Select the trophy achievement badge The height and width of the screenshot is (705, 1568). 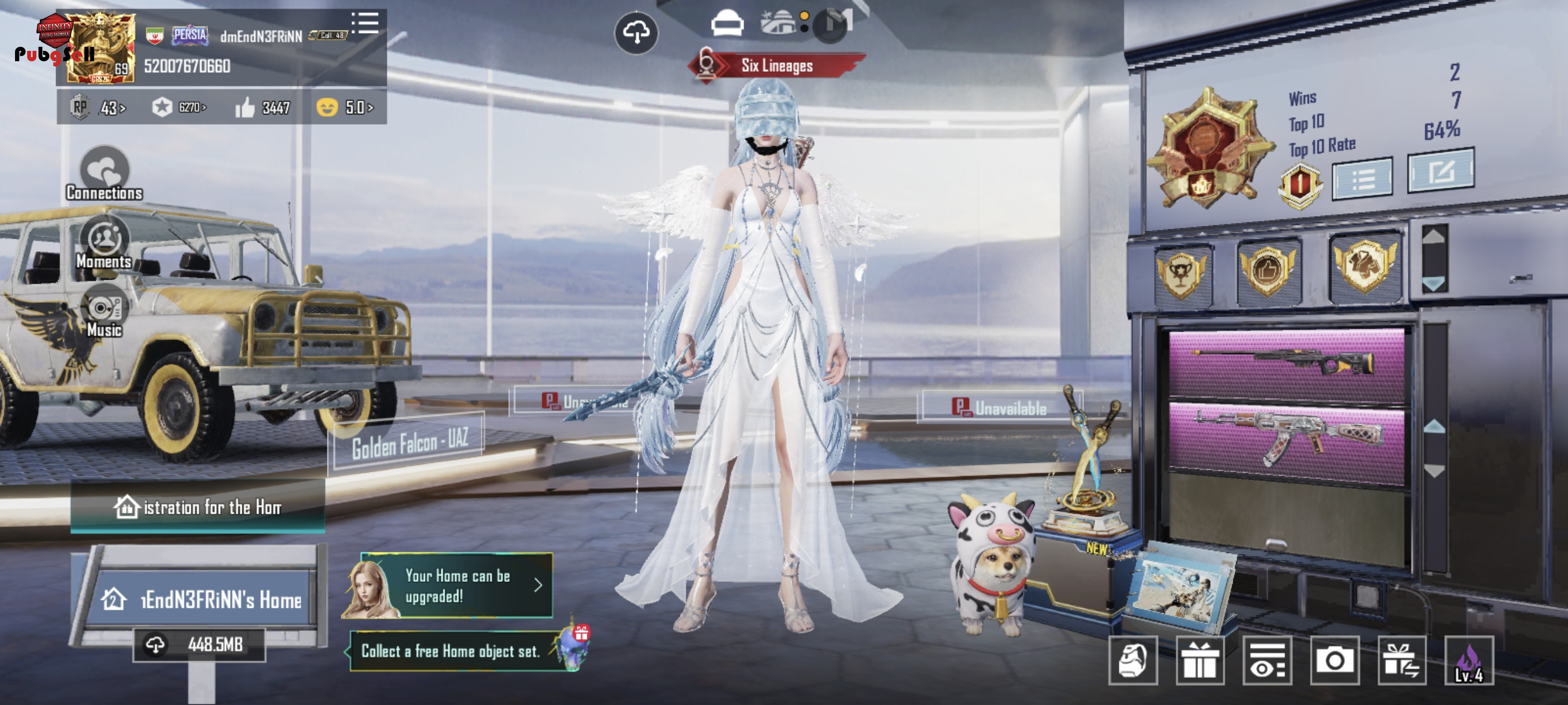pos(1181,274)
